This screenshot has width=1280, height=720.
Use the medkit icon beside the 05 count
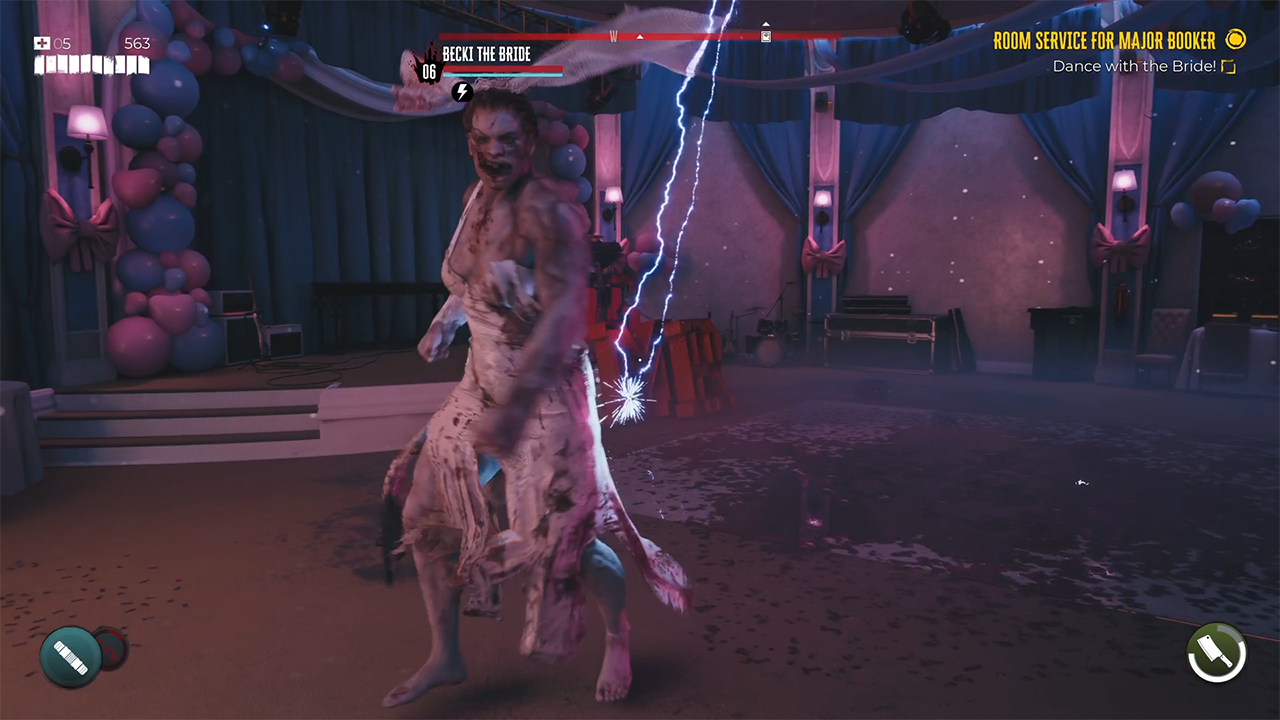click(41, 43)
